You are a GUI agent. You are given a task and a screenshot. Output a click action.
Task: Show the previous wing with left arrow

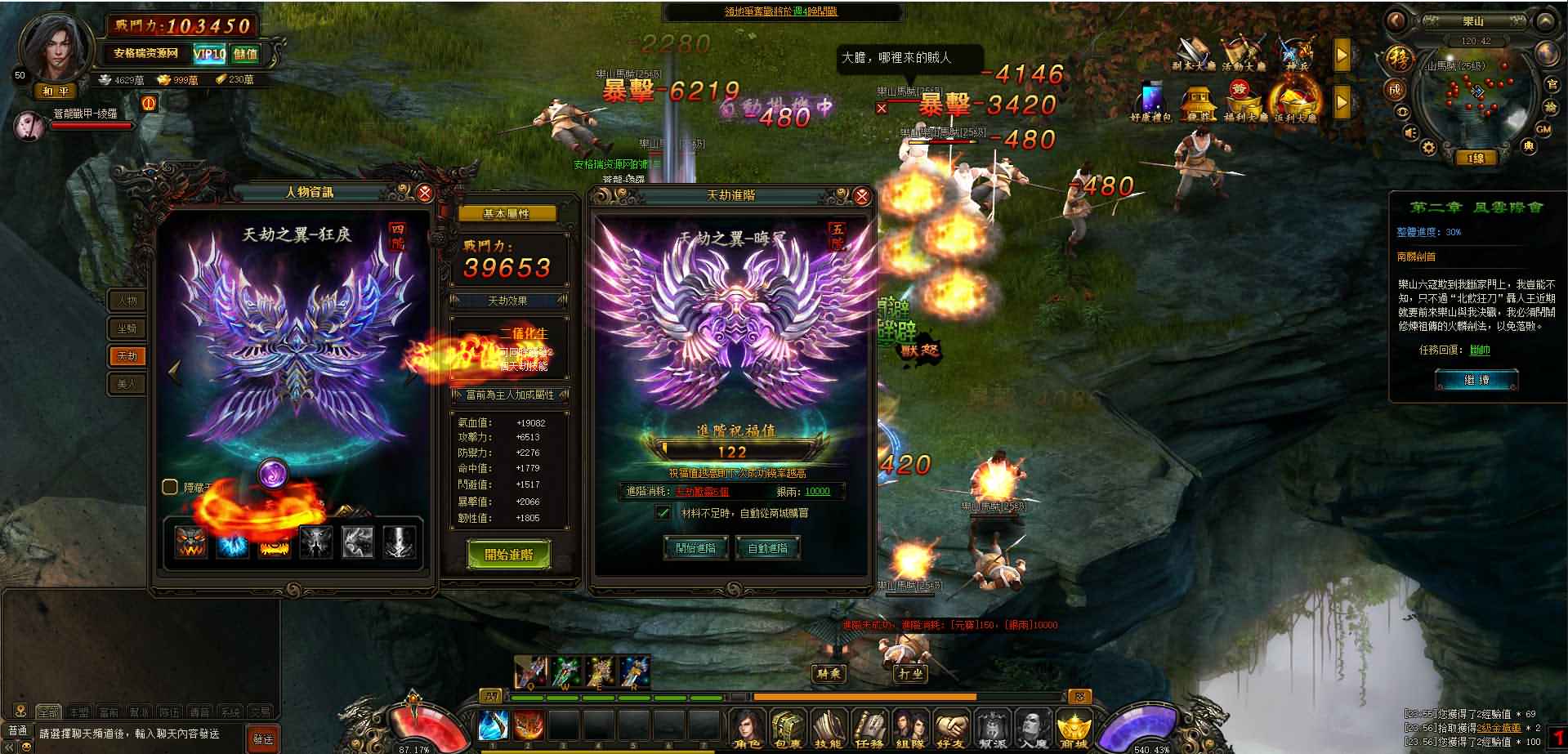[x=174, y=372]
